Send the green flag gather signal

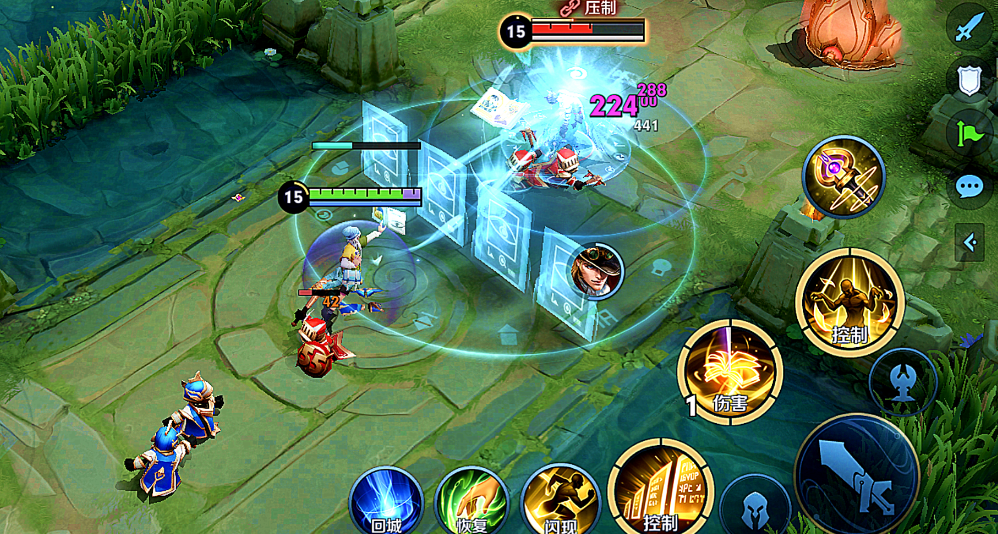(968, 133)
